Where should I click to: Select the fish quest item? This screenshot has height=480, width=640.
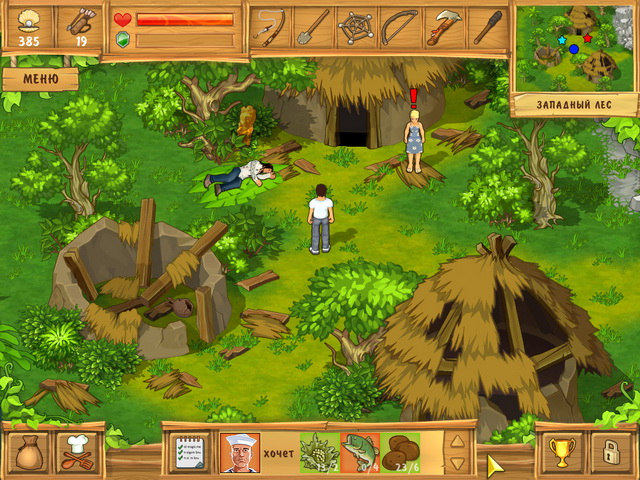[x=360, y=452]
